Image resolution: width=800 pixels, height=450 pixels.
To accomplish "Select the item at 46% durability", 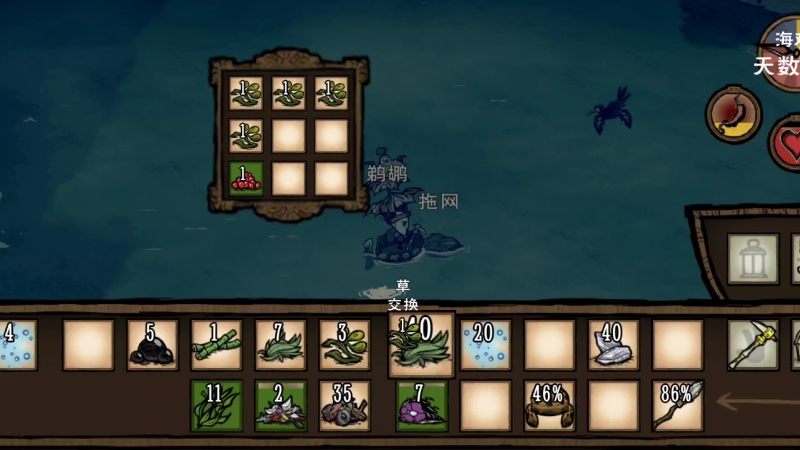I will pos(549,406).
